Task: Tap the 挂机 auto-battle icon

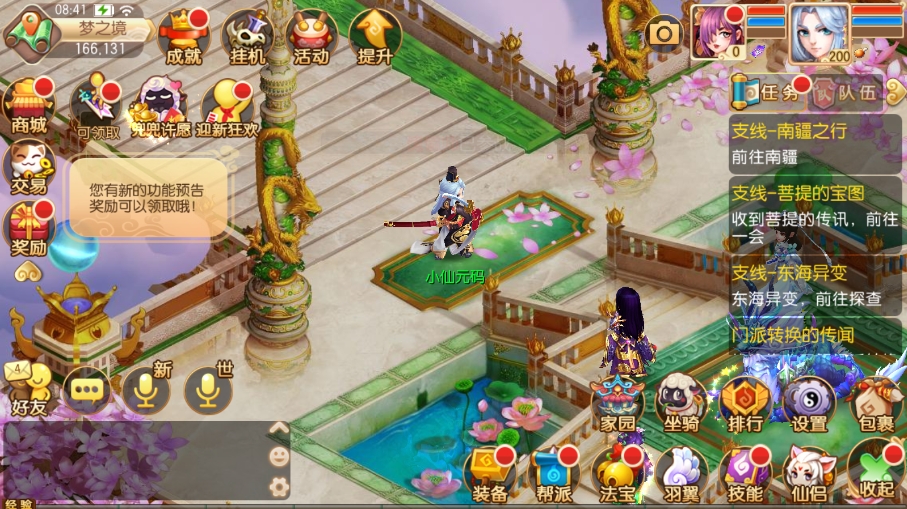Action: (x=248, y=38)
